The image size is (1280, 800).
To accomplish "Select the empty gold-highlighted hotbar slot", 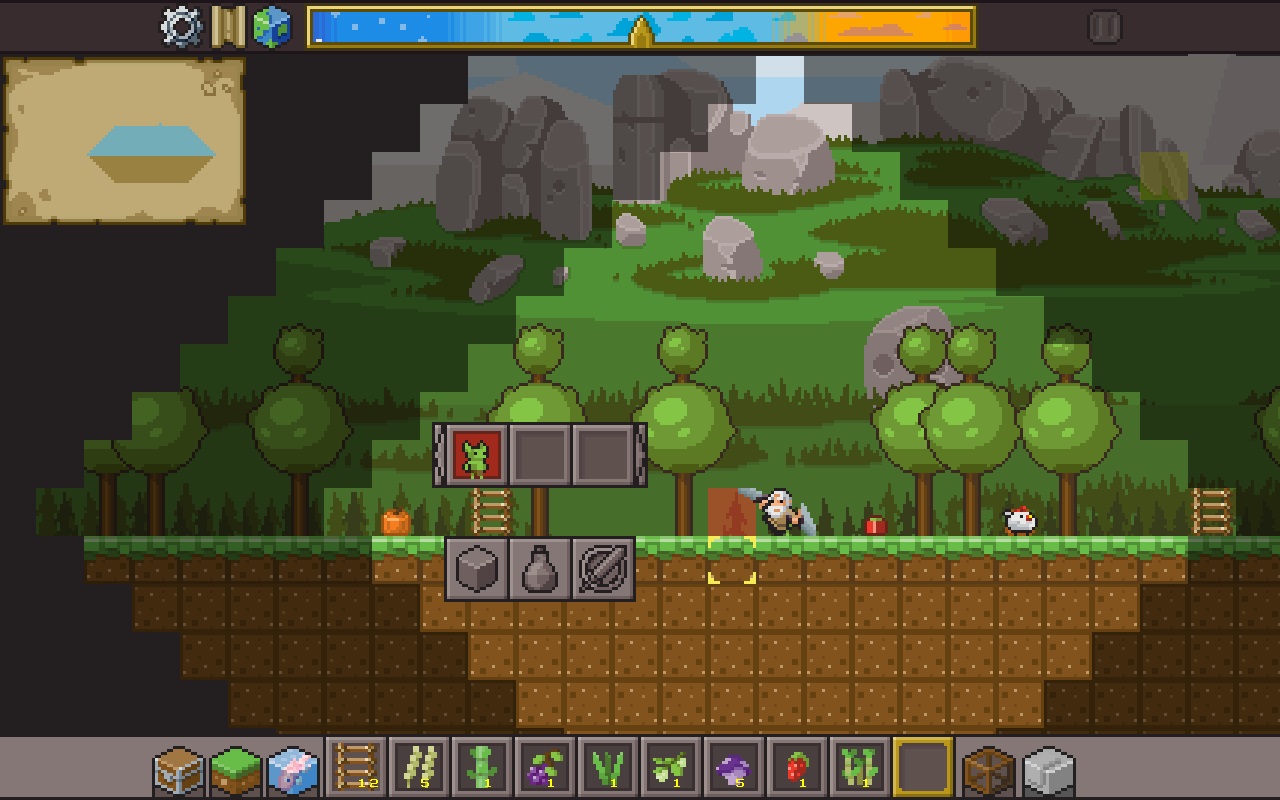I will click(x=922, y=768).
